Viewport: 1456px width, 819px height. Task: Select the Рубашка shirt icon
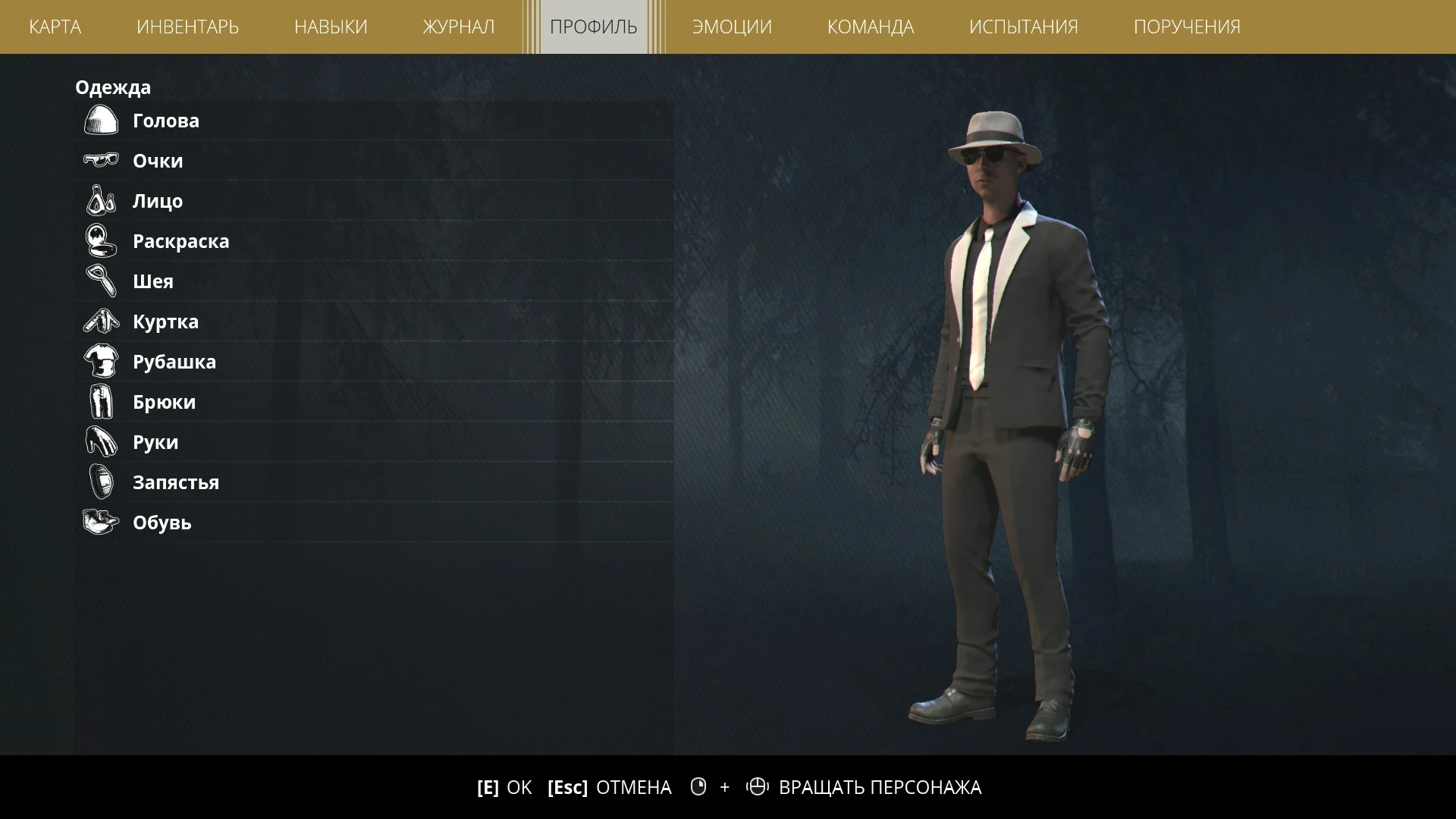100,361
